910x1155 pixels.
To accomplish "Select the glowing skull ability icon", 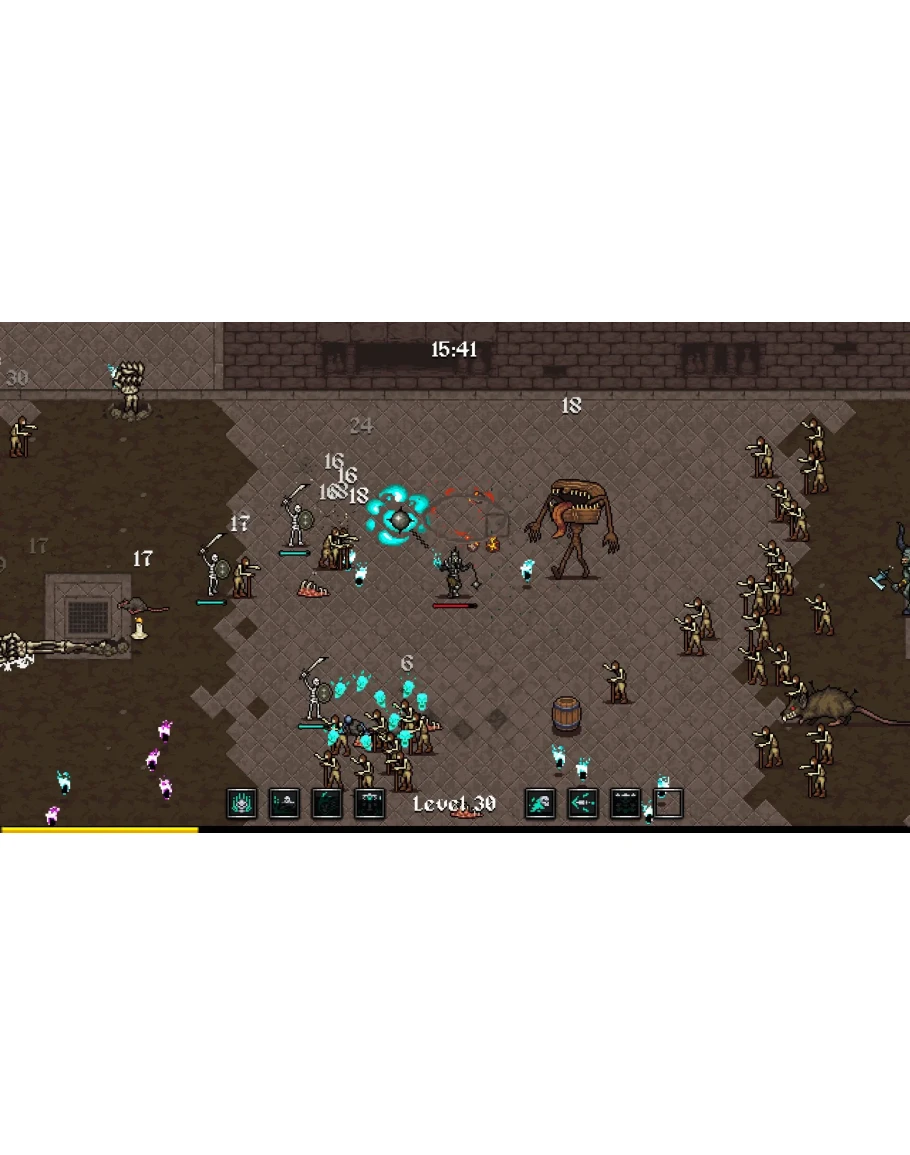I will (242, 803).
